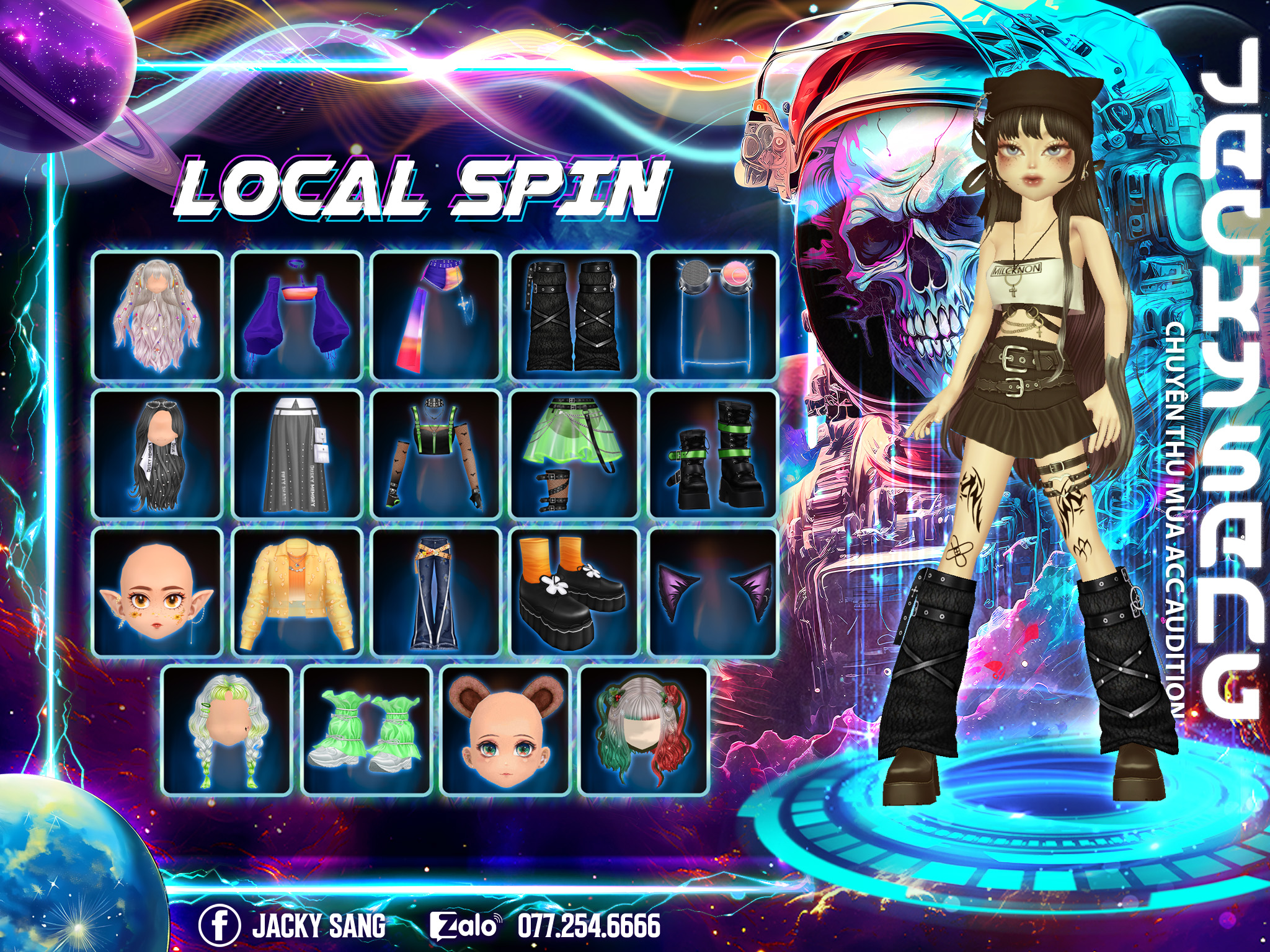Select the silver beaded pigtails hair tile

pos(158,315)
